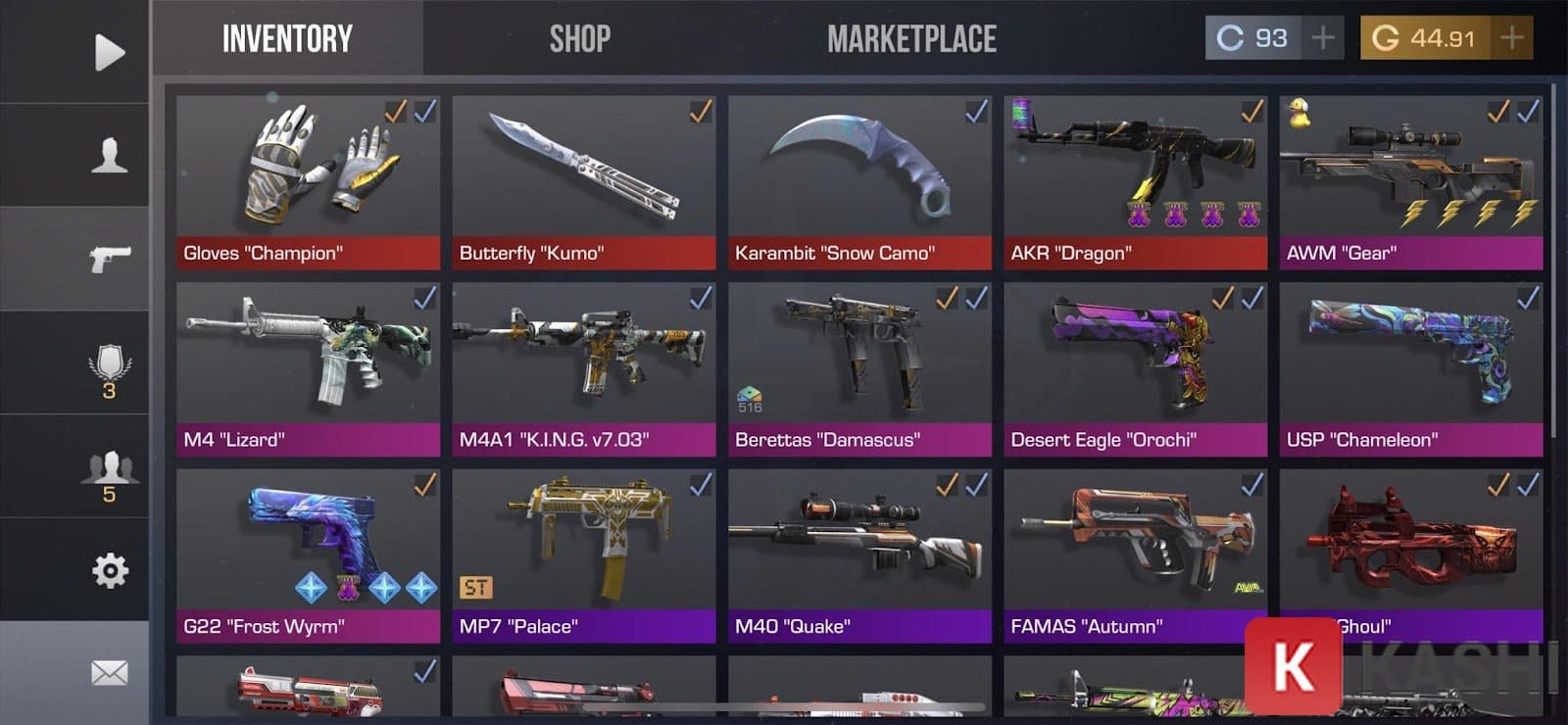Open the settings gear in sidebar
The width and height of the screenshot is (1568, 725).
pos(111,571)
